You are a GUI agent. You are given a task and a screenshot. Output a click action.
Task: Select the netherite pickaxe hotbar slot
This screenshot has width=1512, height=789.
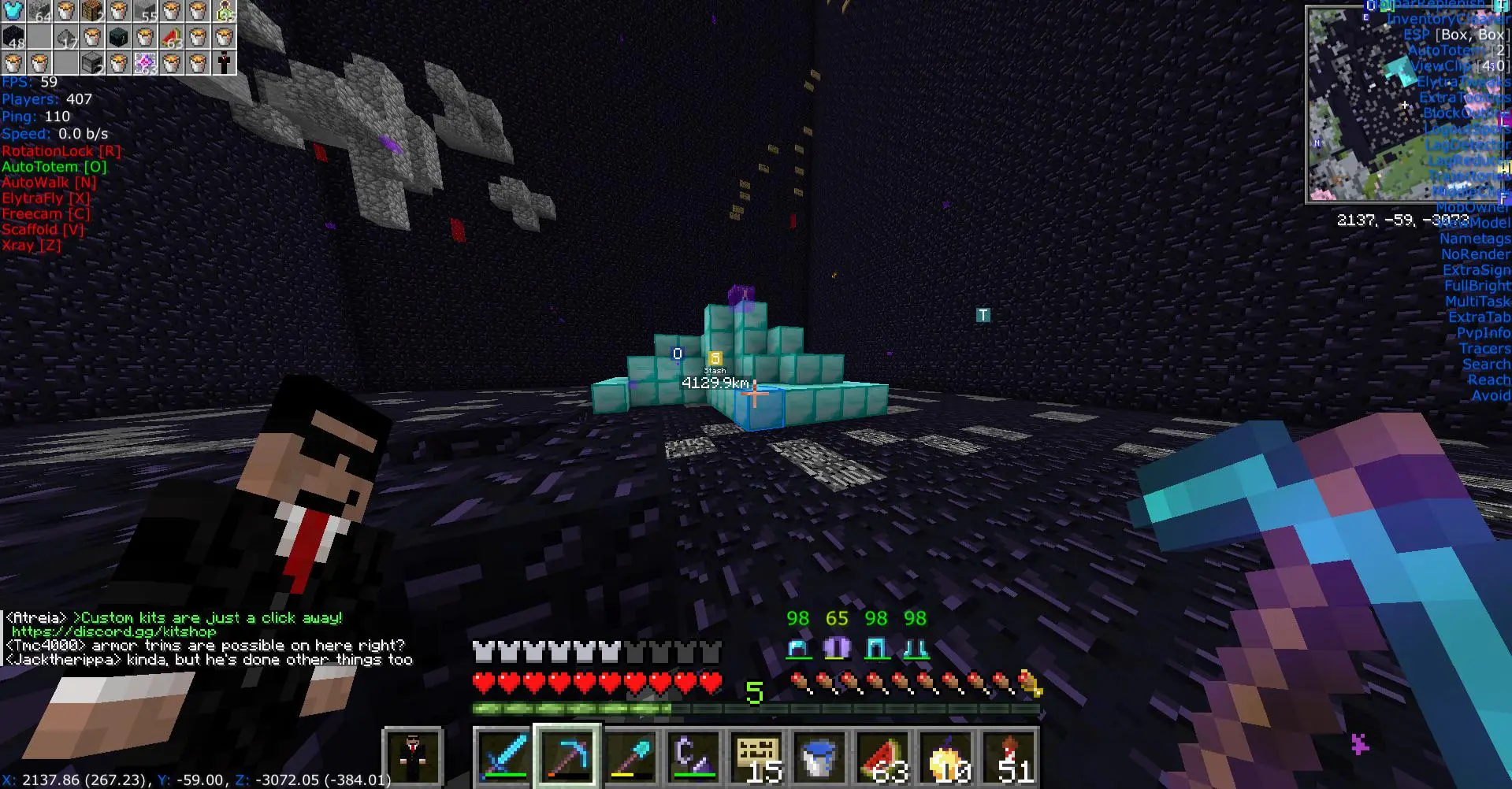pyautogui.click(x=569, y=754)
